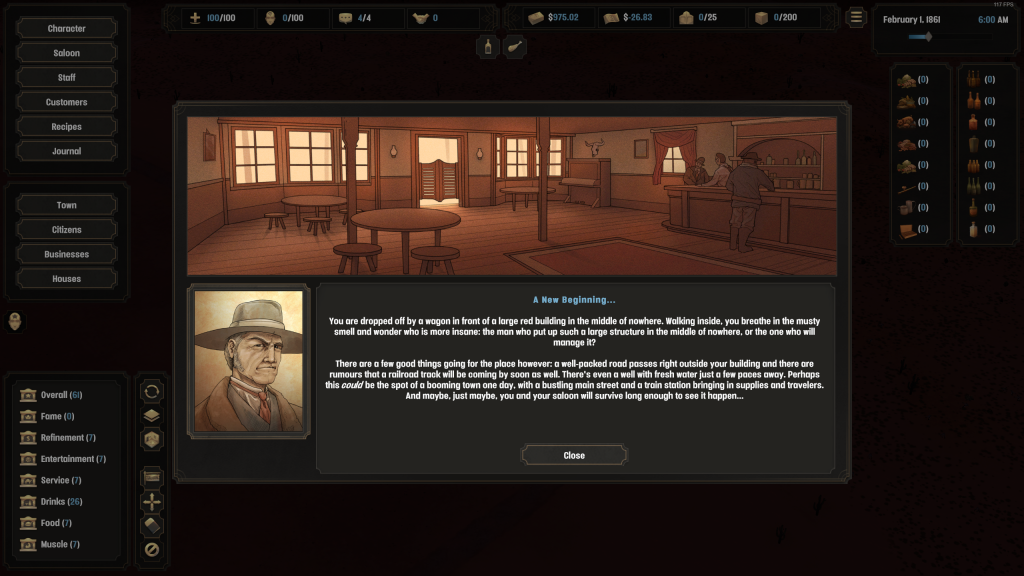1024x576 pixels.
Task: Close the A New Beginning dialog
Action: [574, 455]
